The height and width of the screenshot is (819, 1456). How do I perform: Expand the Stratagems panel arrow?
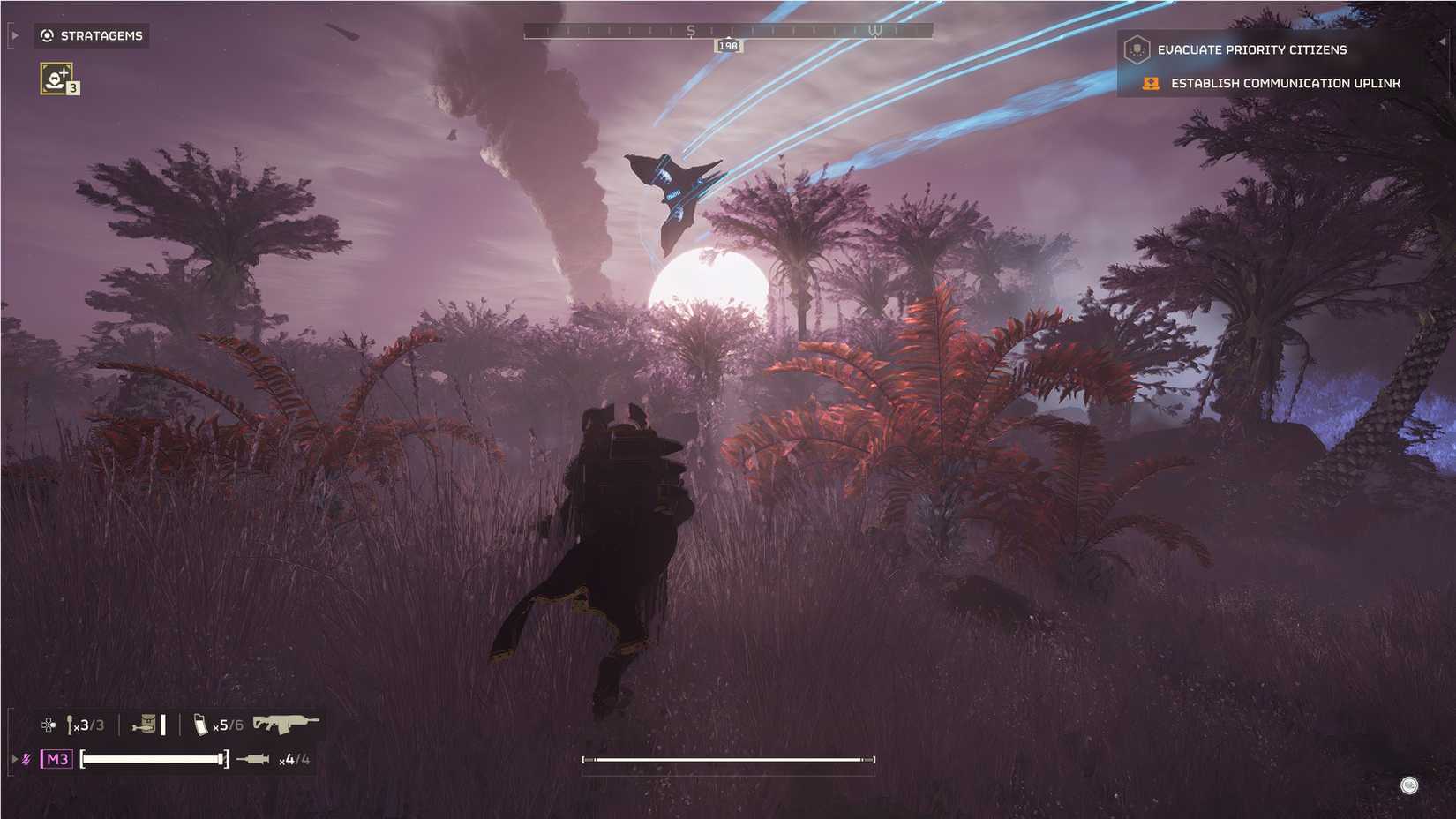pos(12,35)
